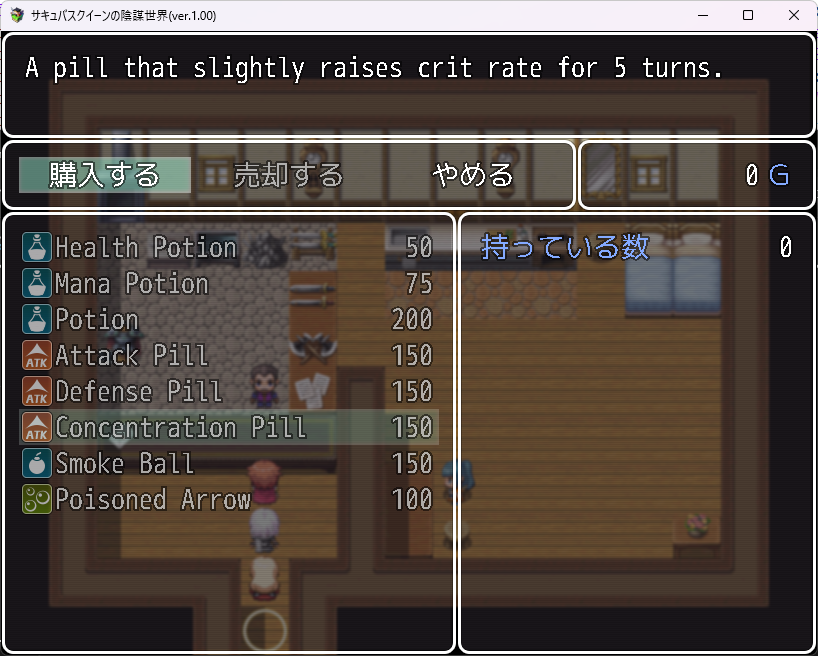This screenshot has width=818, height=656.
Task: Pick the Mana Potion for 75 gold
Action: click(x=228, y=283)
